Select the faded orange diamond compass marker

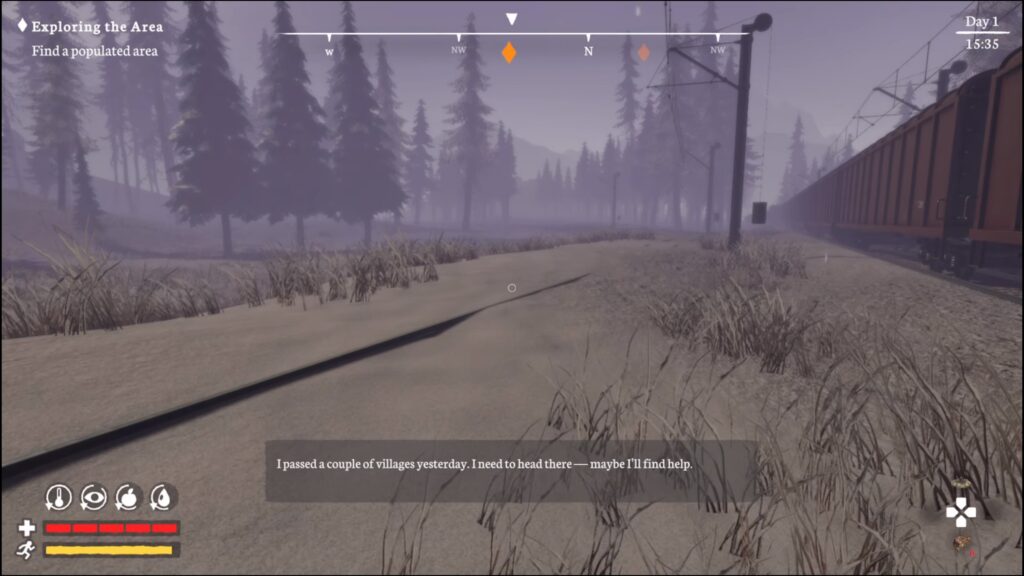(x=644, y=52)
